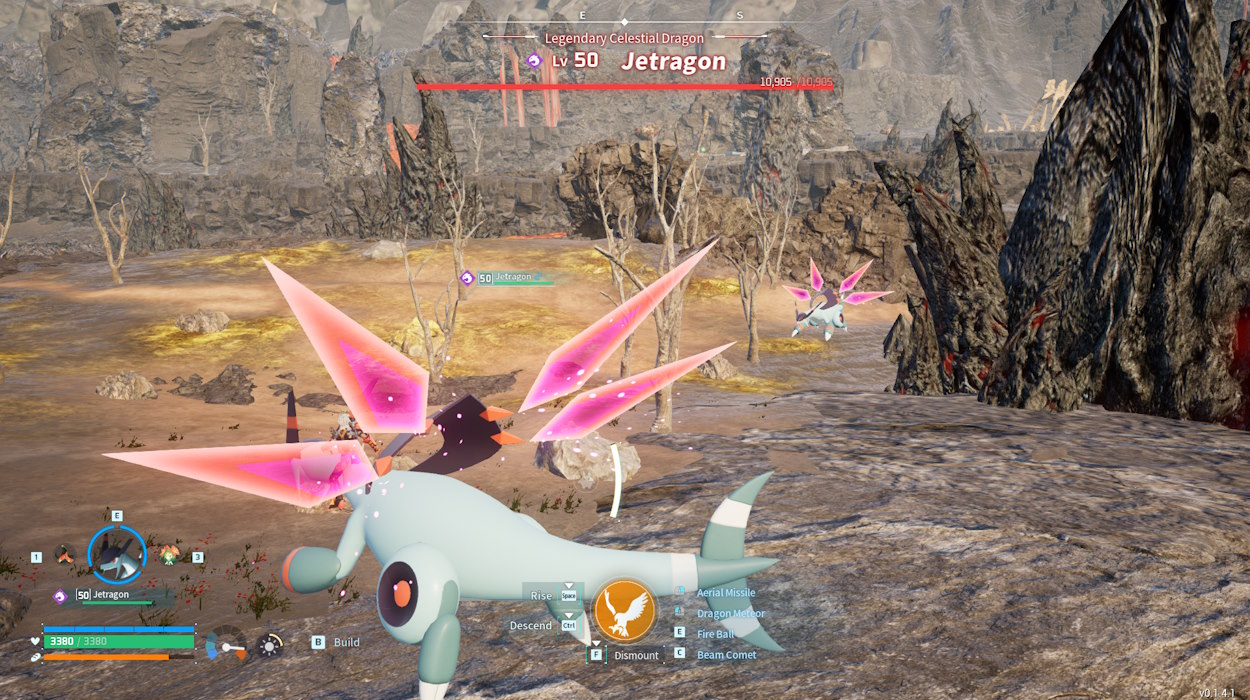The image size is (1250, 700).
Task: Click the orange flying mount emblem
Action: [x=625, y=611]
